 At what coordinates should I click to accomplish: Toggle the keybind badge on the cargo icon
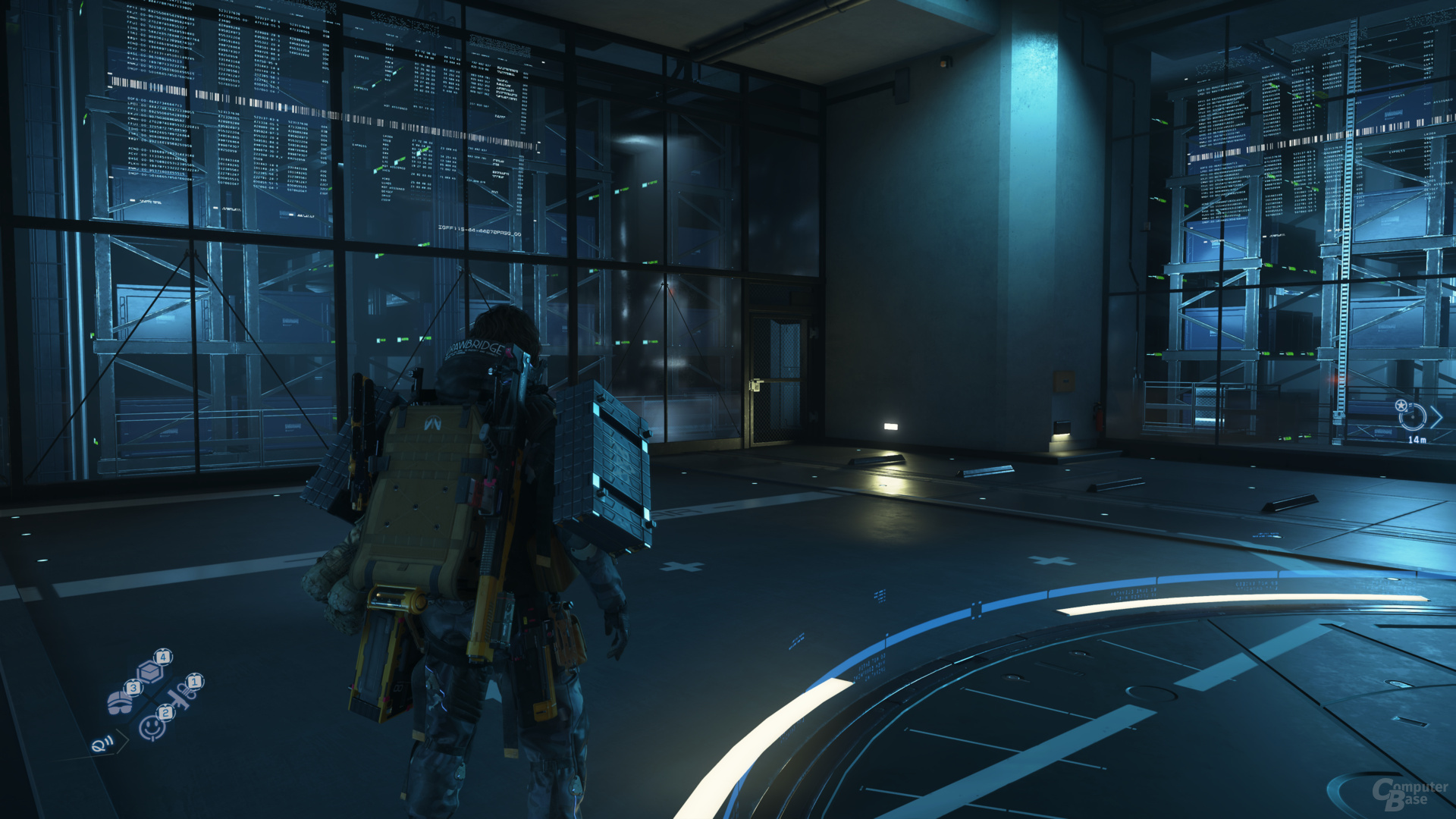click(x=162, y=657)
